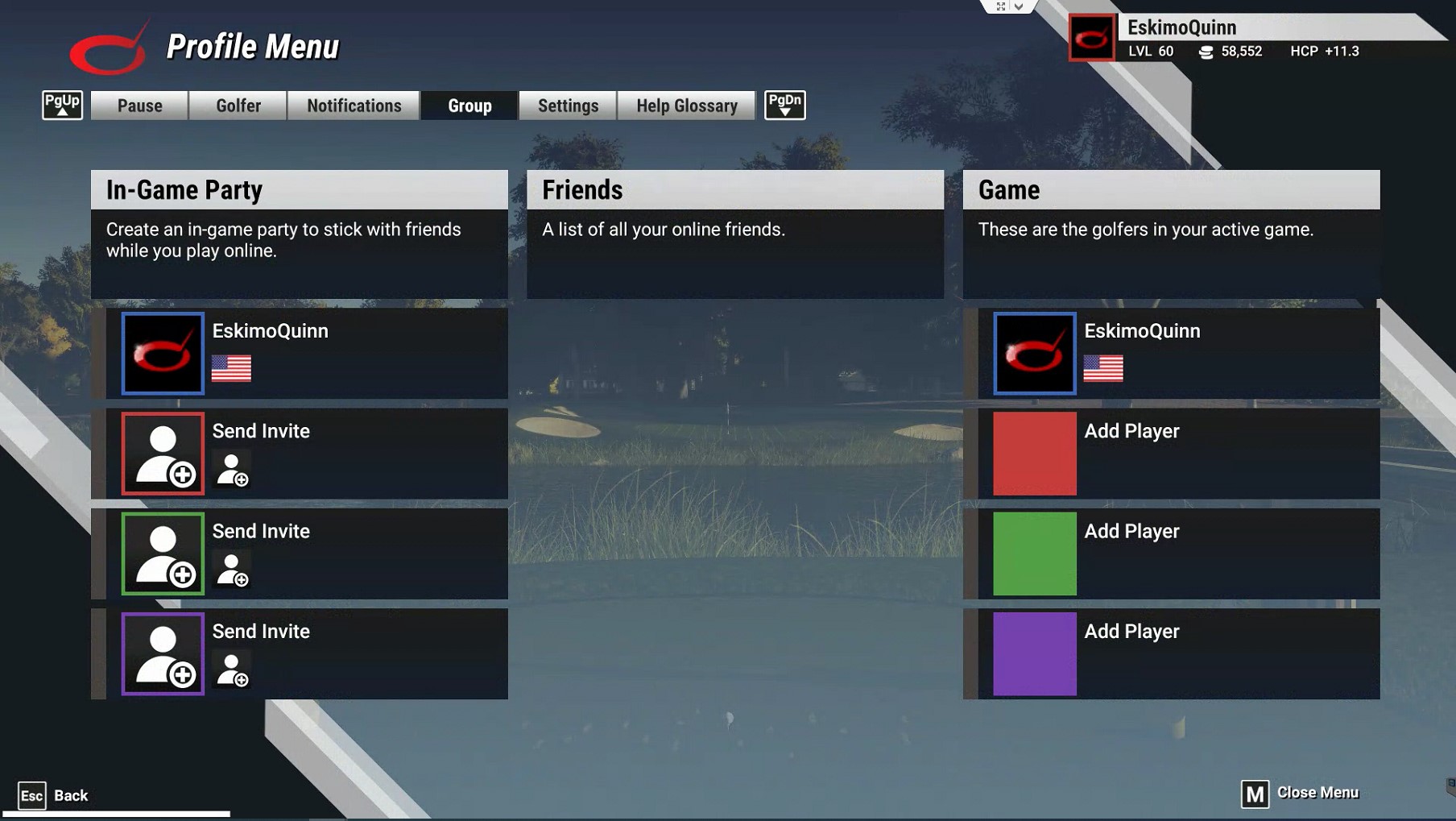Click the first Send Invite player icon
This screenshot has height=821, width=1456.
click(x=162, y=454)
